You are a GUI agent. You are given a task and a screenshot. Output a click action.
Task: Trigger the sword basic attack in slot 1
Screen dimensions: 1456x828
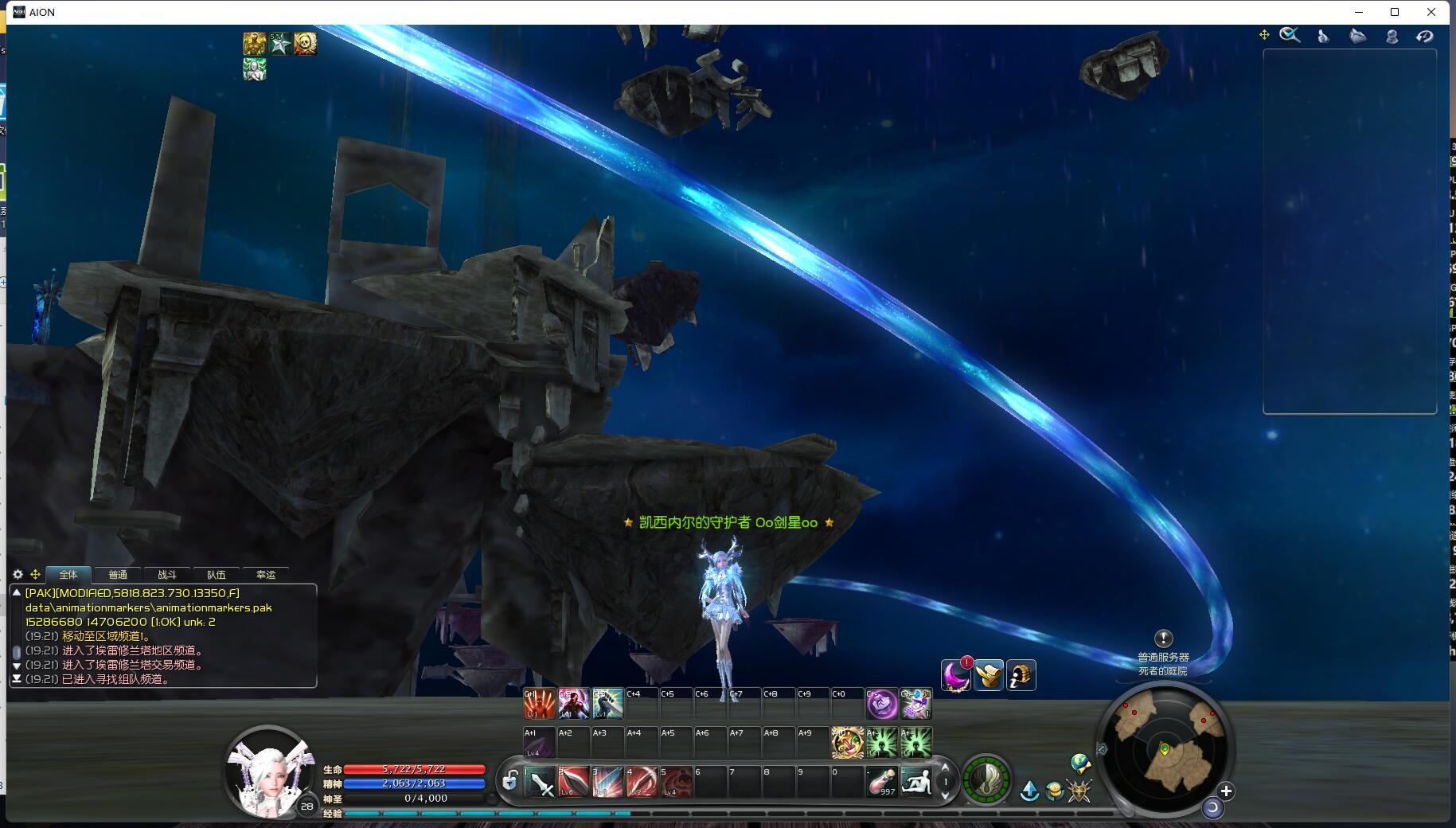(541, 782)
